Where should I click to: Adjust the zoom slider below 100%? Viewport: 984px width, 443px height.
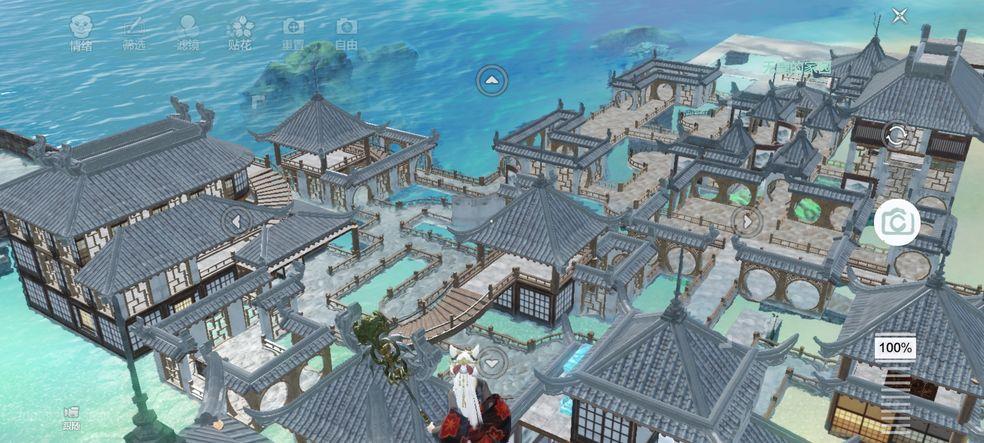(x=896, y=395)
